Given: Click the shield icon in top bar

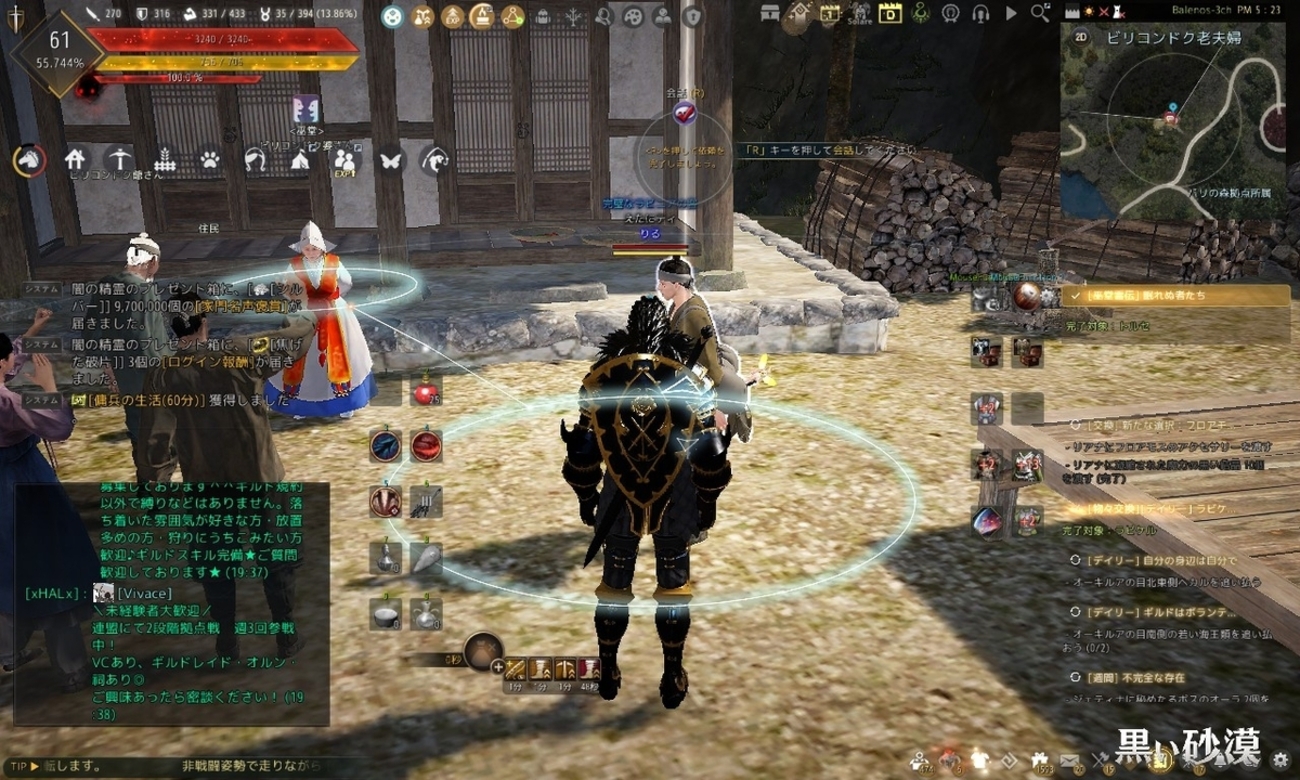Looking at the screenshot, I should coord(692,16).
